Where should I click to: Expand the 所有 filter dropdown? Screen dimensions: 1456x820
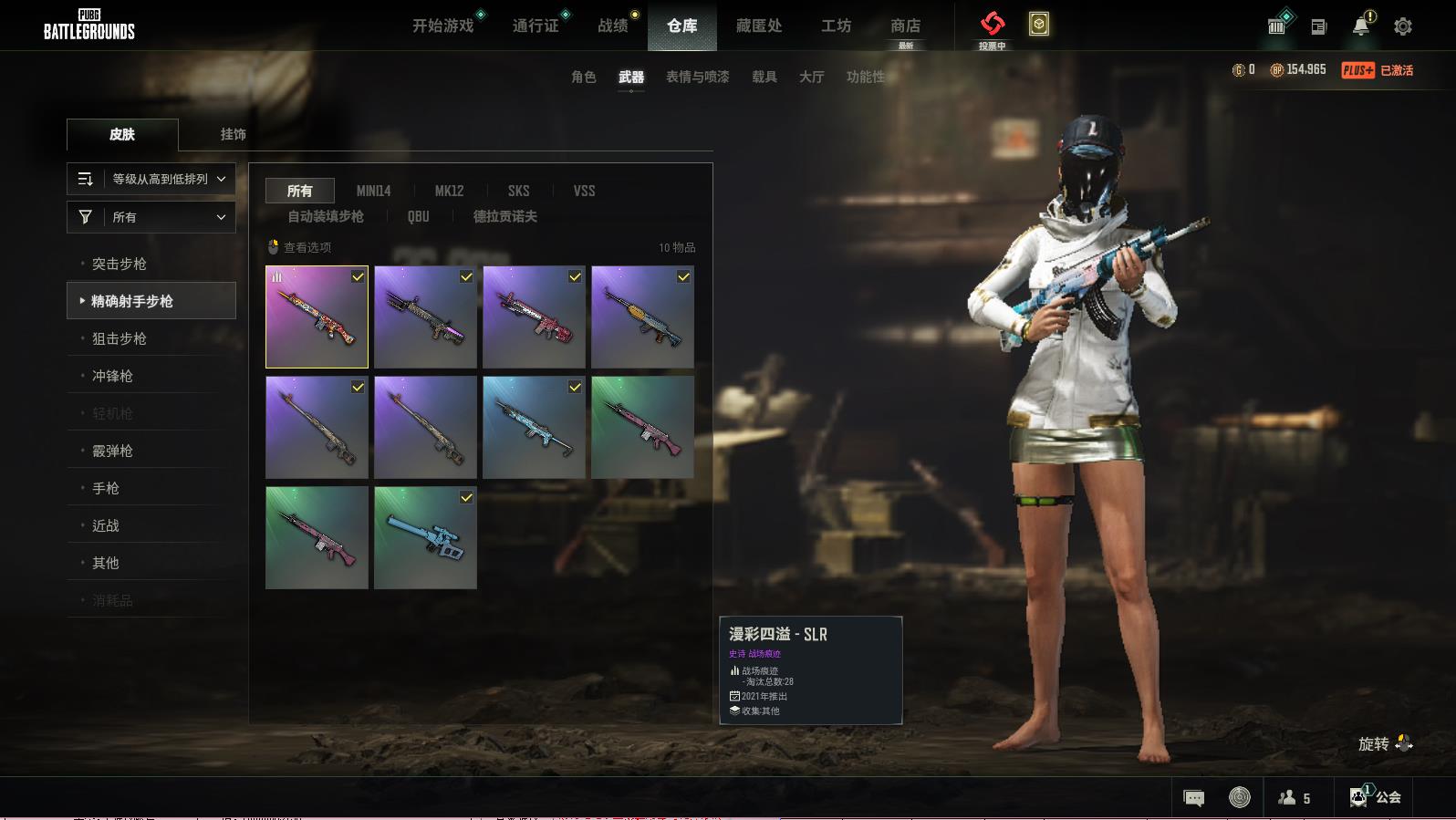point(151,217)
